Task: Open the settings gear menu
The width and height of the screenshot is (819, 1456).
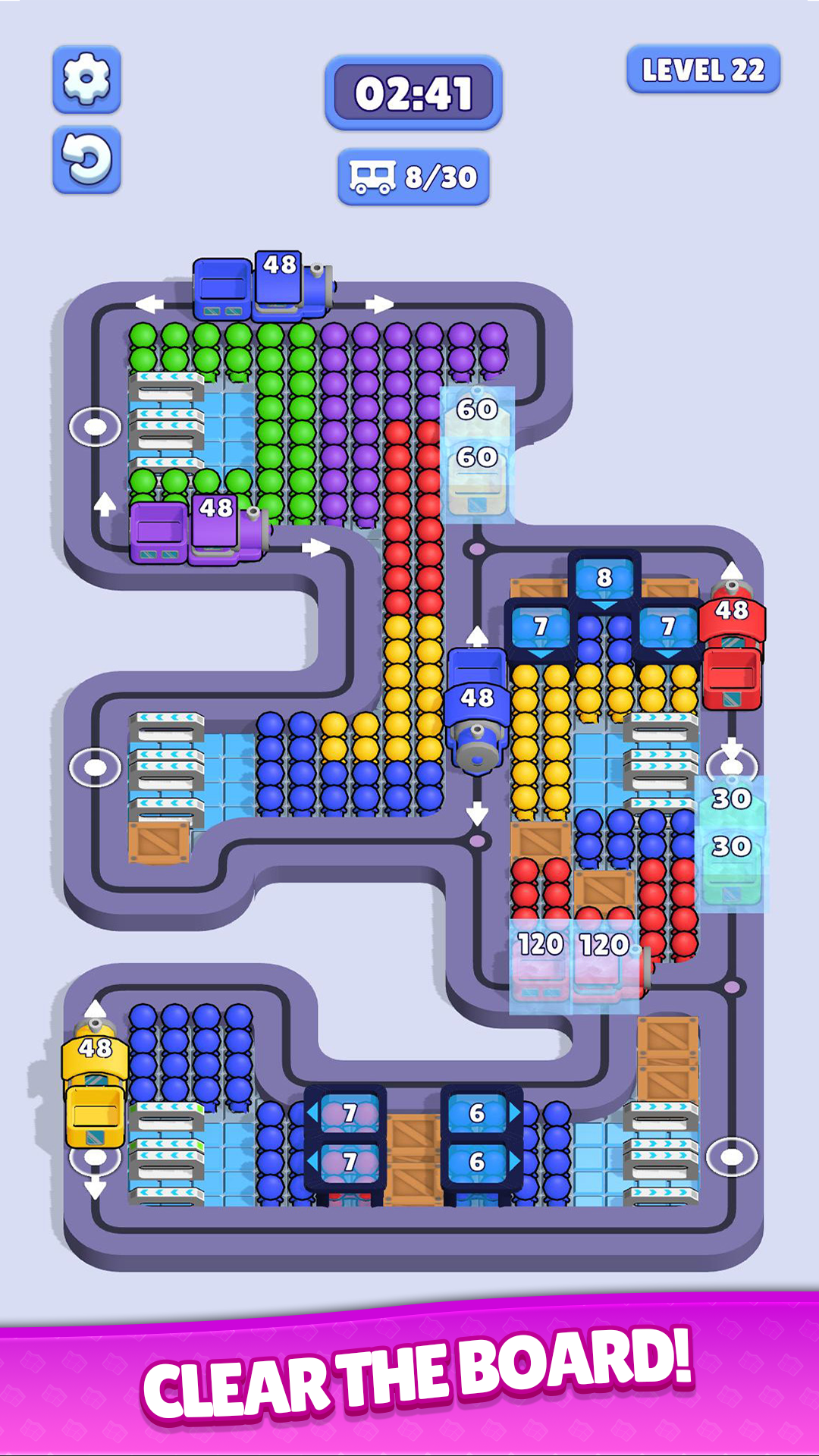Action: coord(86,79)
